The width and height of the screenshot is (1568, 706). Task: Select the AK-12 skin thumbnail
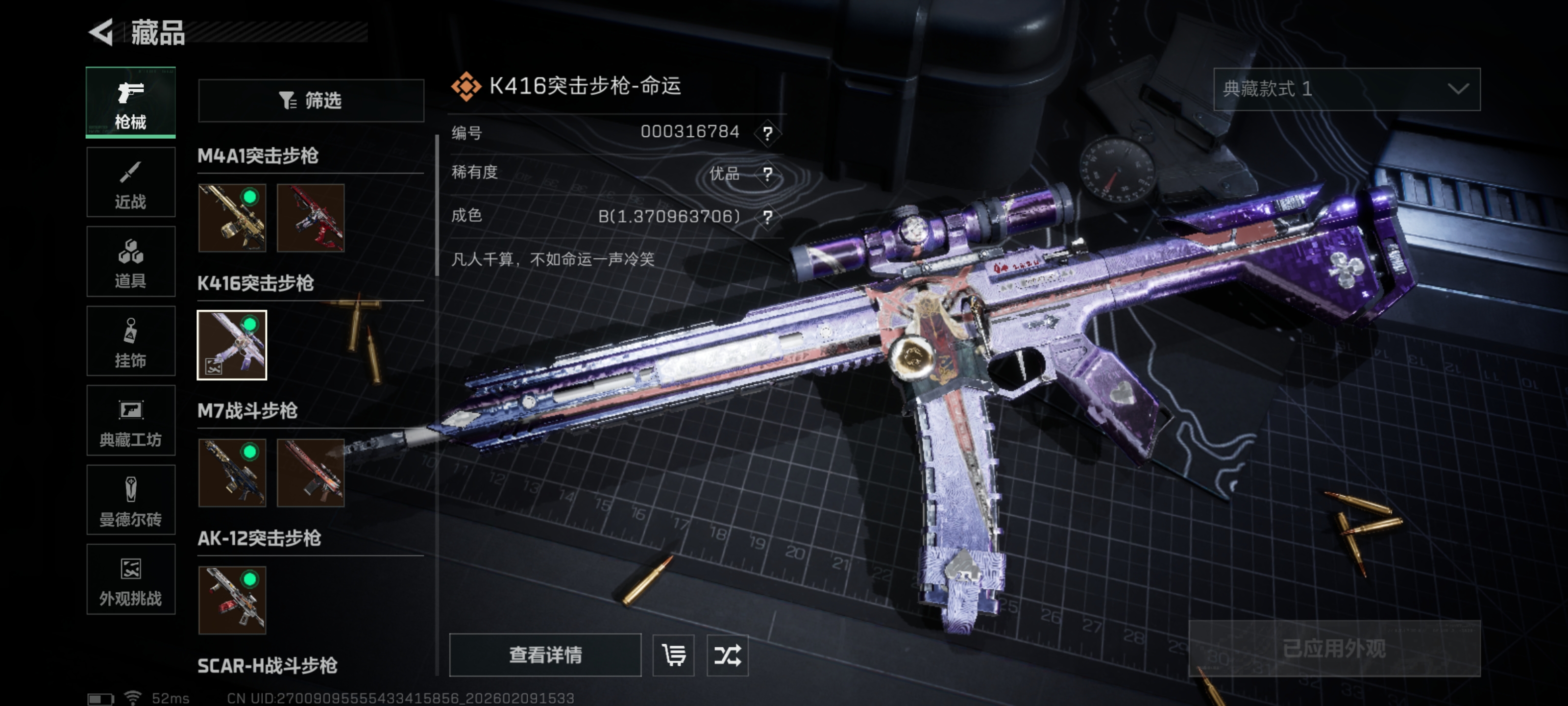click(232, 600)
